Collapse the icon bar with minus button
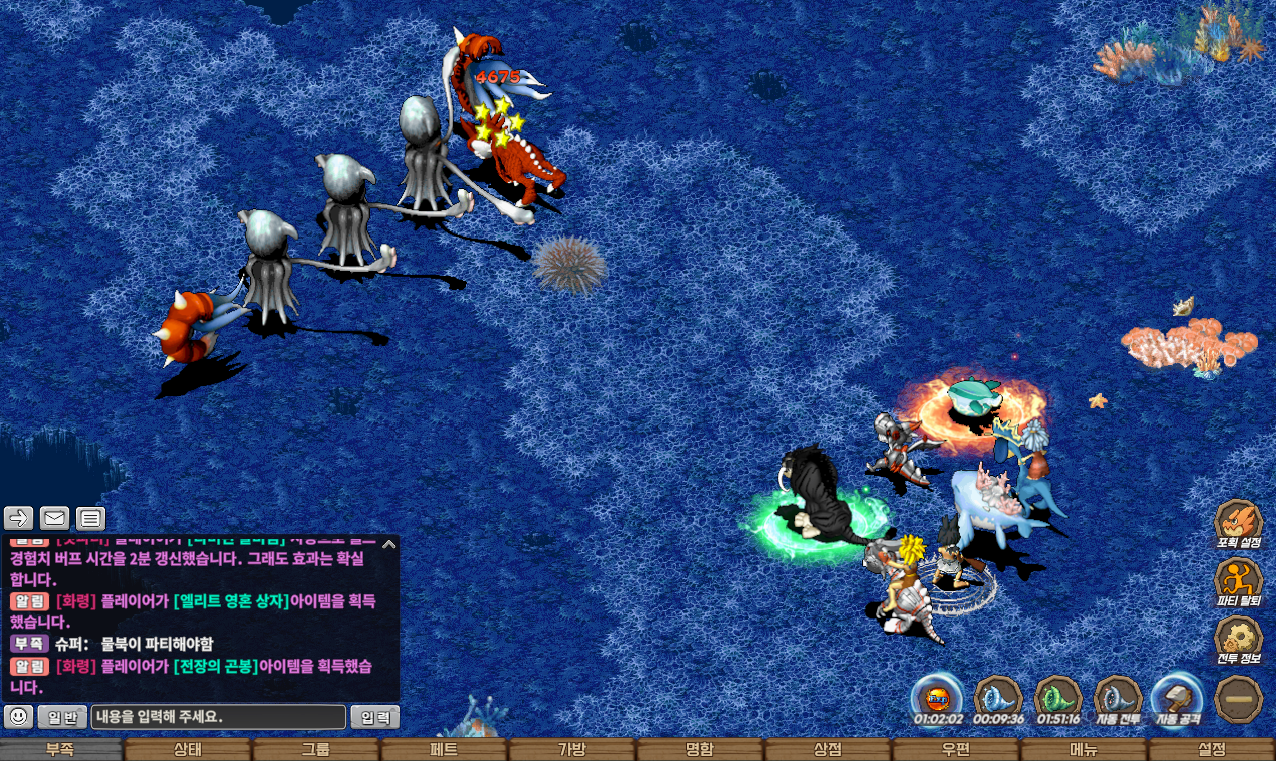Screen dimensions: 1276x761 click(1238, 699)
